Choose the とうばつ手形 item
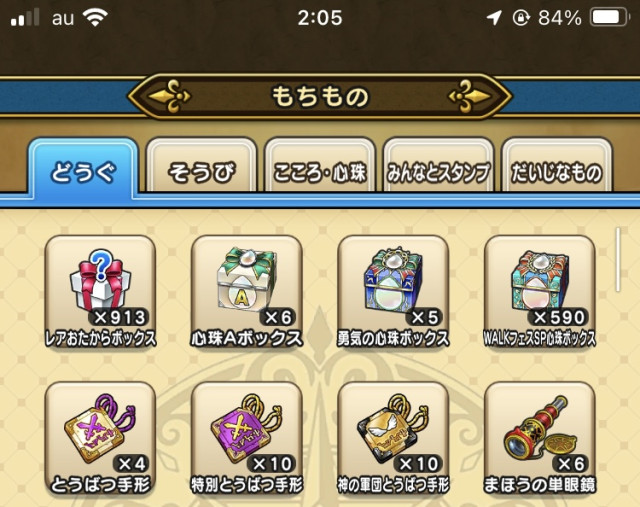 point(100,435)
